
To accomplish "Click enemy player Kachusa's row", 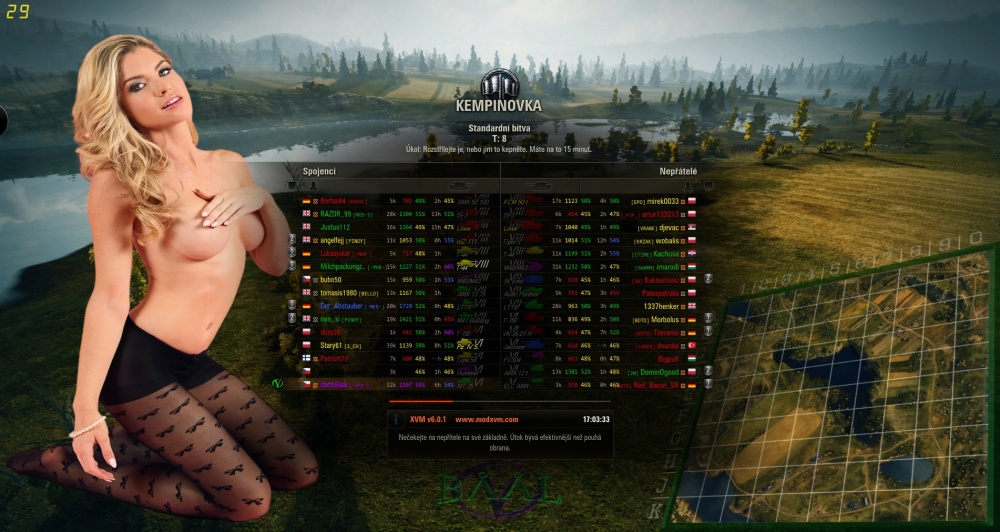I will (666, 254).
